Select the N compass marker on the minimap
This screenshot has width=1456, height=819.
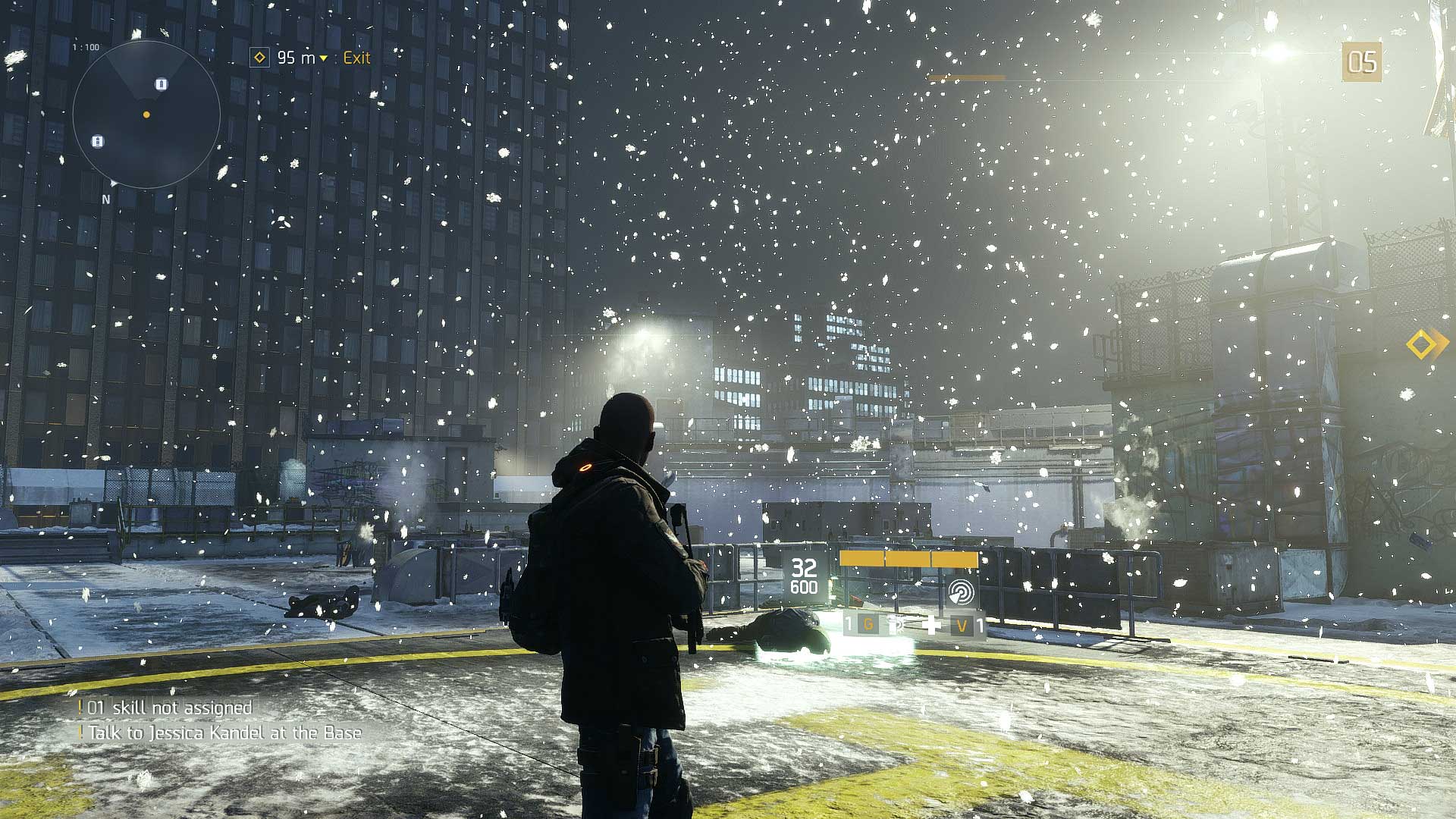pos(106,198)
